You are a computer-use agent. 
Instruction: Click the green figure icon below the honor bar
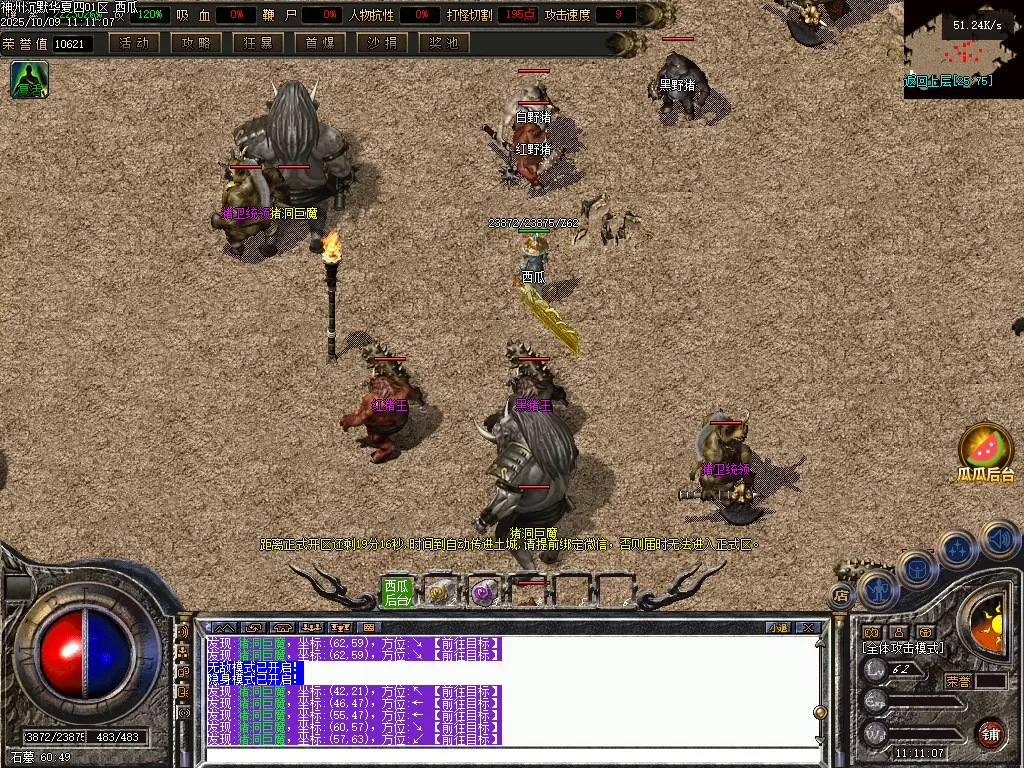[29, 80]
